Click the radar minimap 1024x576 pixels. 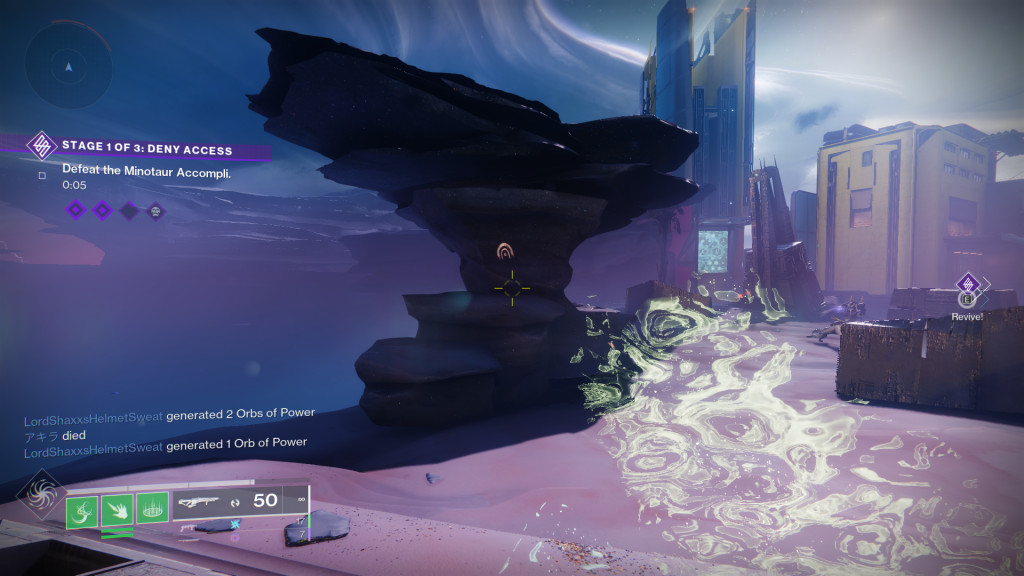point(68,64)
